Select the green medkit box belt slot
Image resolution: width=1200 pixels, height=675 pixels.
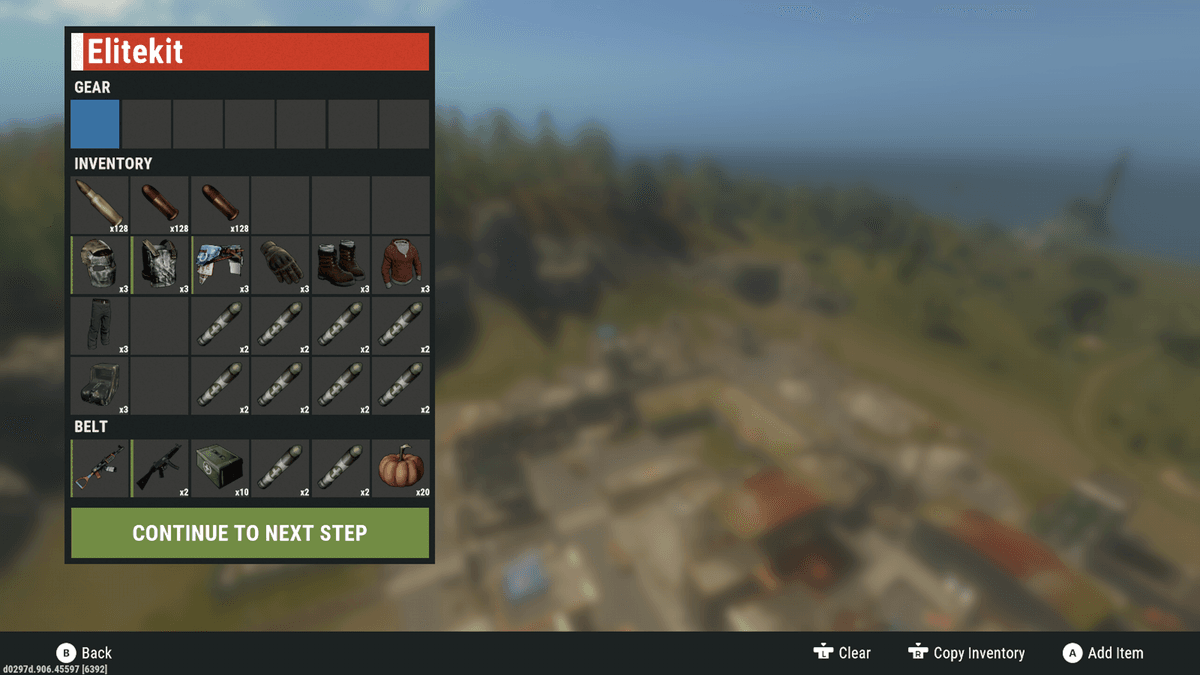pyautogui.click(x=220, y=468)
